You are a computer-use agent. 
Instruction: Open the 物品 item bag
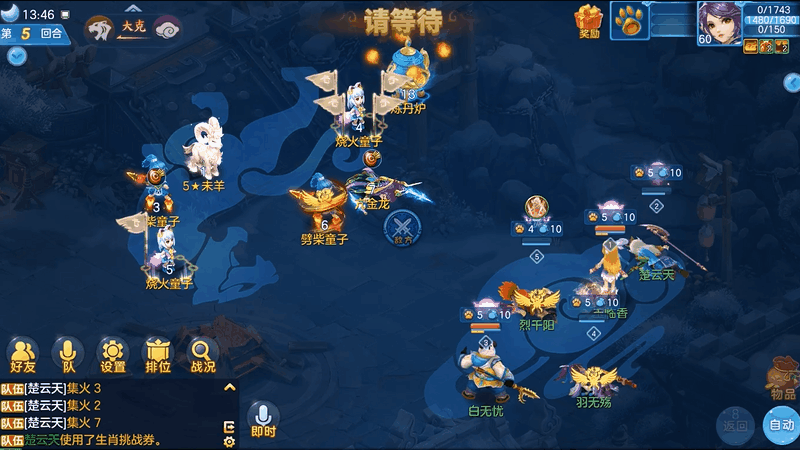(x=783, y=378)
